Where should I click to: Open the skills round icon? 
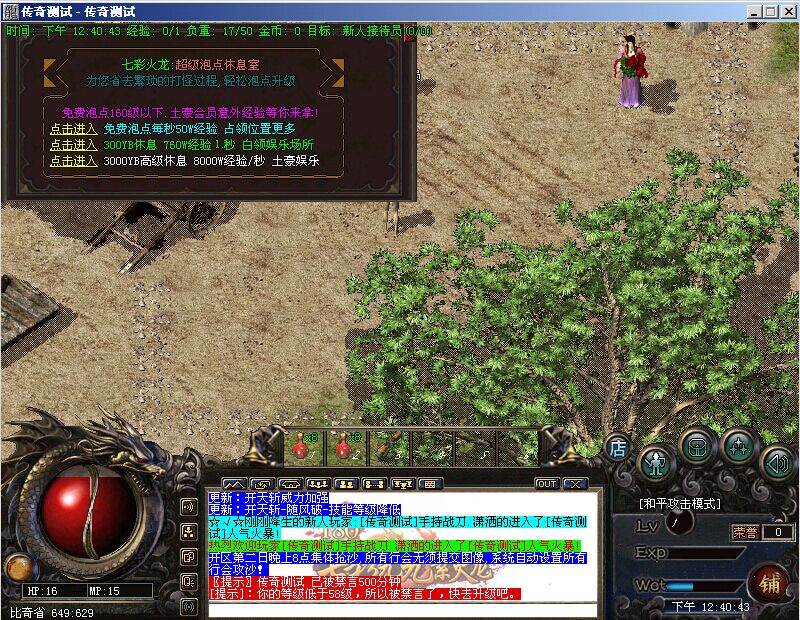pos(738,444)
